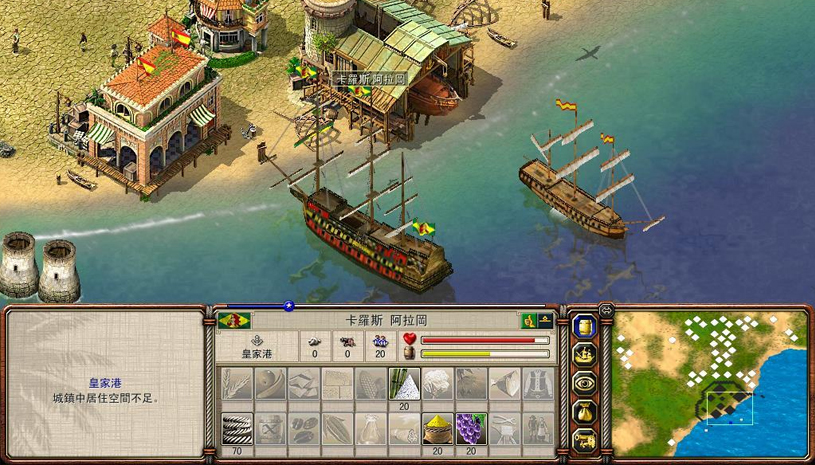Click the anchor home port icon
The width and height of the screenshot is (815, 465).
256,340
